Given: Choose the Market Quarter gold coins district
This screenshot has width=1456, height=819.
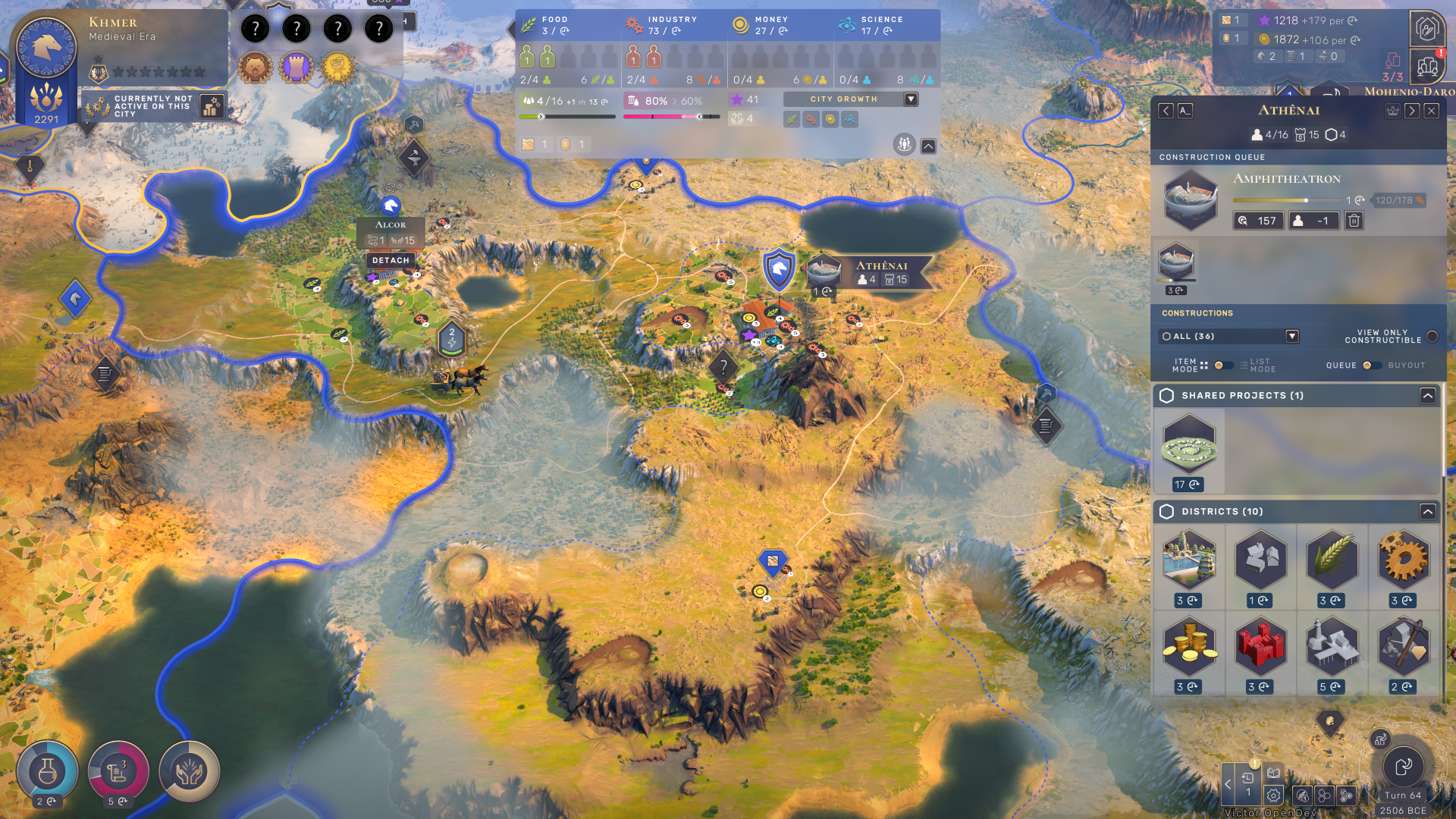Looking at the screenshot, I should coord(1189,647).
